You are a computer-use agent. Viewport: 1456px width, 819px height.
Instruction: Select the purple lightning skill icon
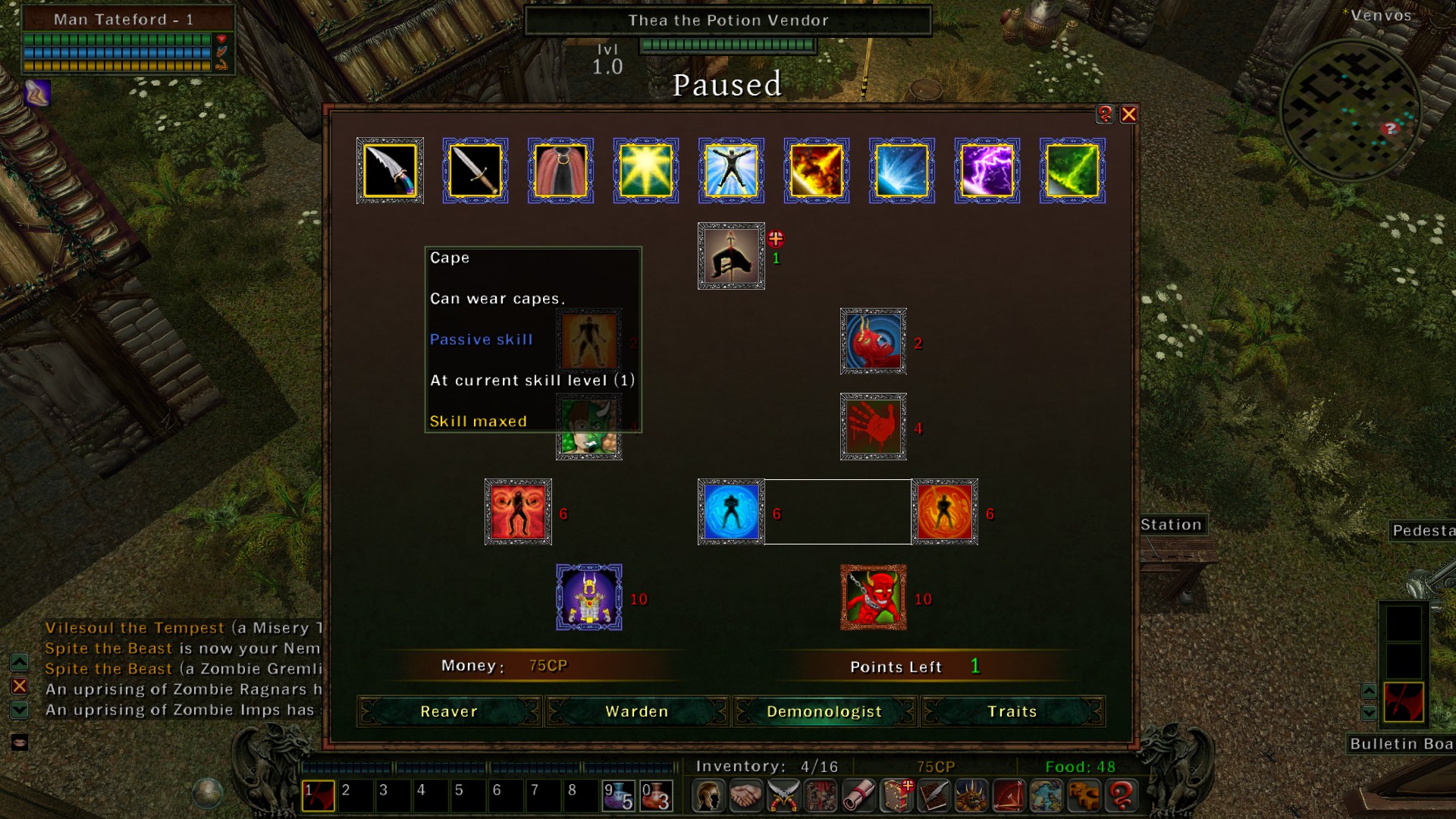(x=987, y=171)
